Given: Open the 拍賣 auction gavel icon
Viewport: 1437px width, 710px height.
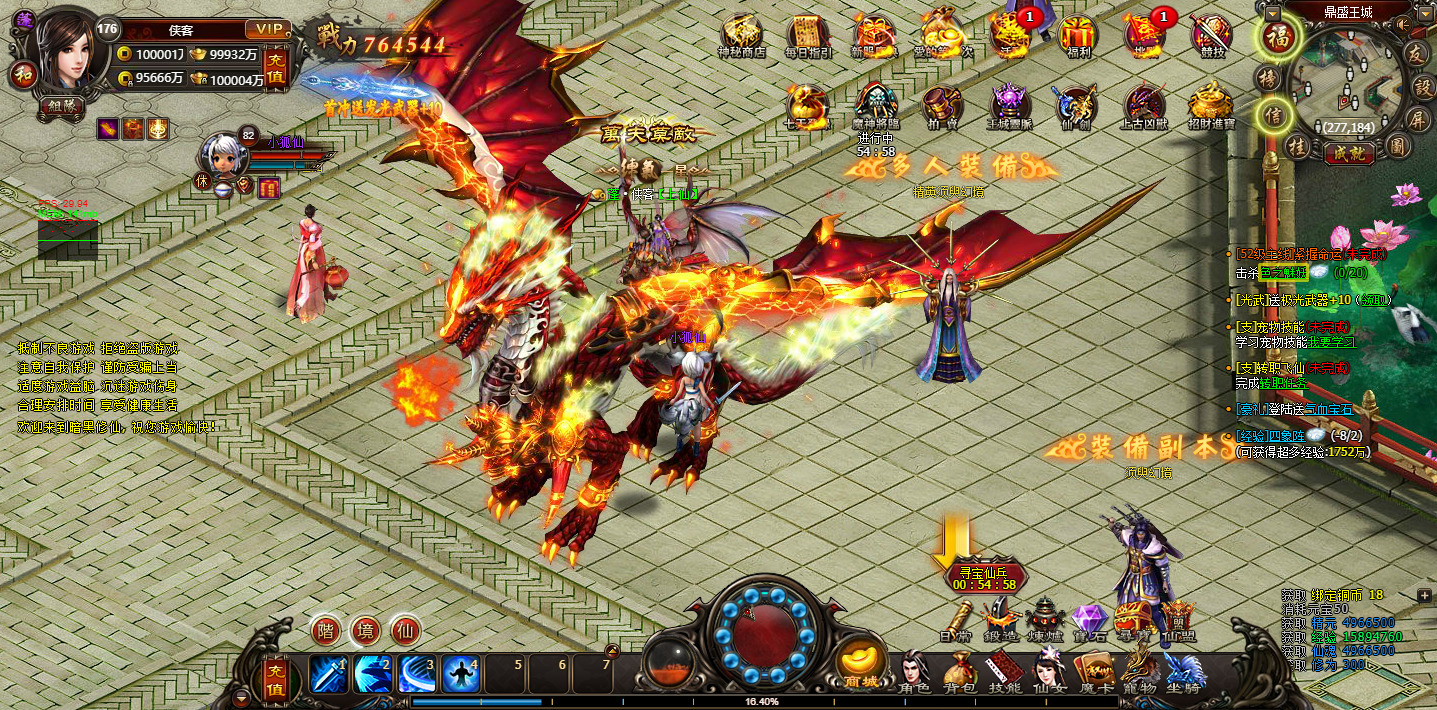Looking at the screenshot, I should click(941, 105).
